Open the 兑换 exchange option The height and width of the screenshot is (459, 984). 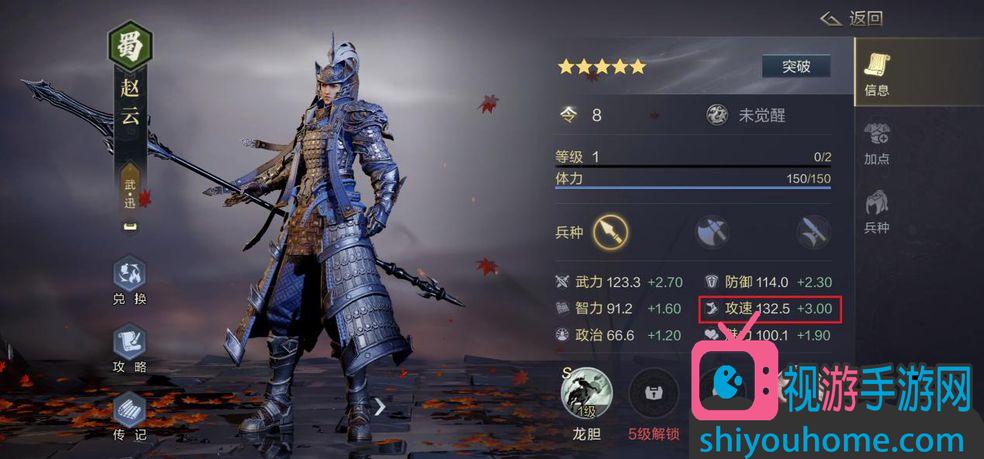[x=130, y=280]
